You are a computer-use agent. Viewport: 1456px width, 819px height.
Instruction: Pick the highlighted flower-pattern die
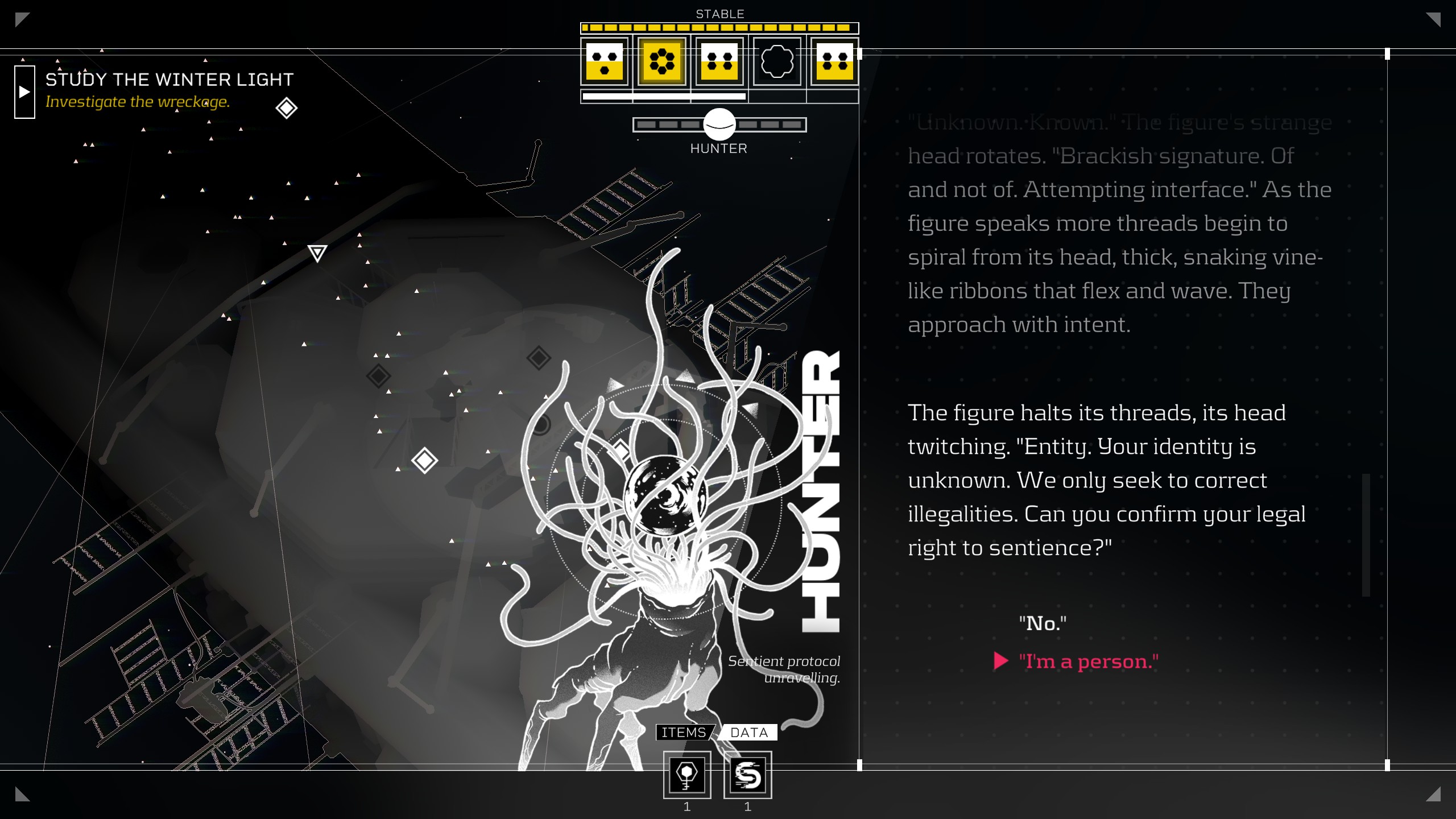661,61
